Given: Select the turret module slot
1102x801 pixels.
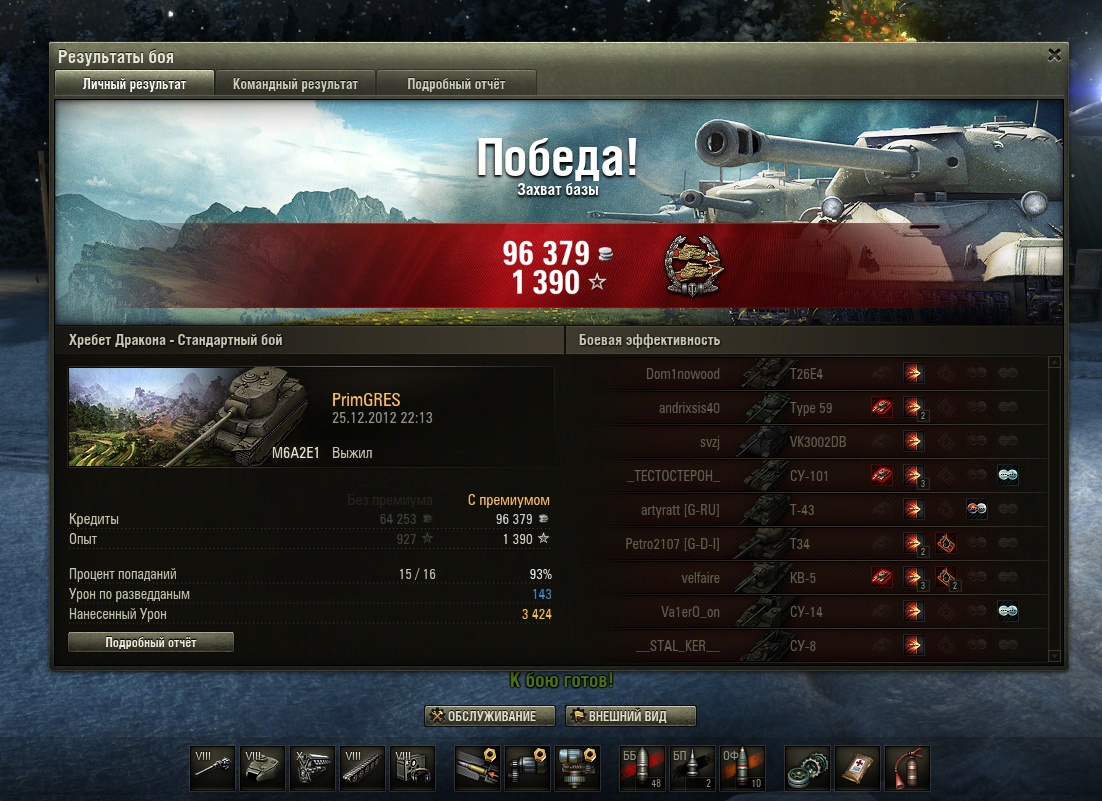Looking at the screenshot, I should tap(263, 768).
